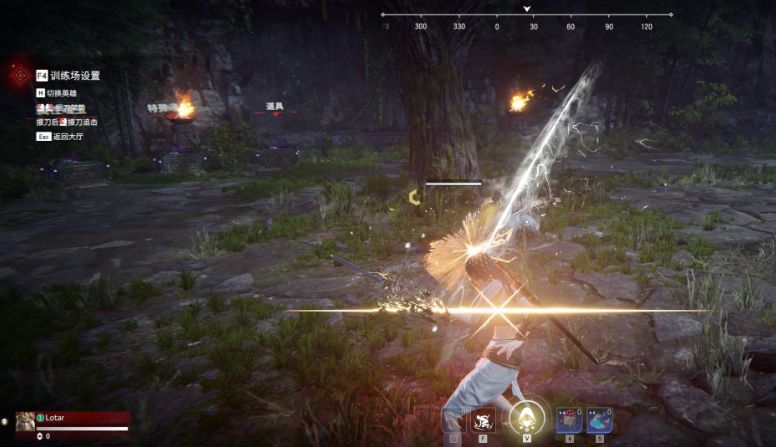Select the red berry basket item slot
The height and width of the screenshot is (447, 776).
(569, 420)
